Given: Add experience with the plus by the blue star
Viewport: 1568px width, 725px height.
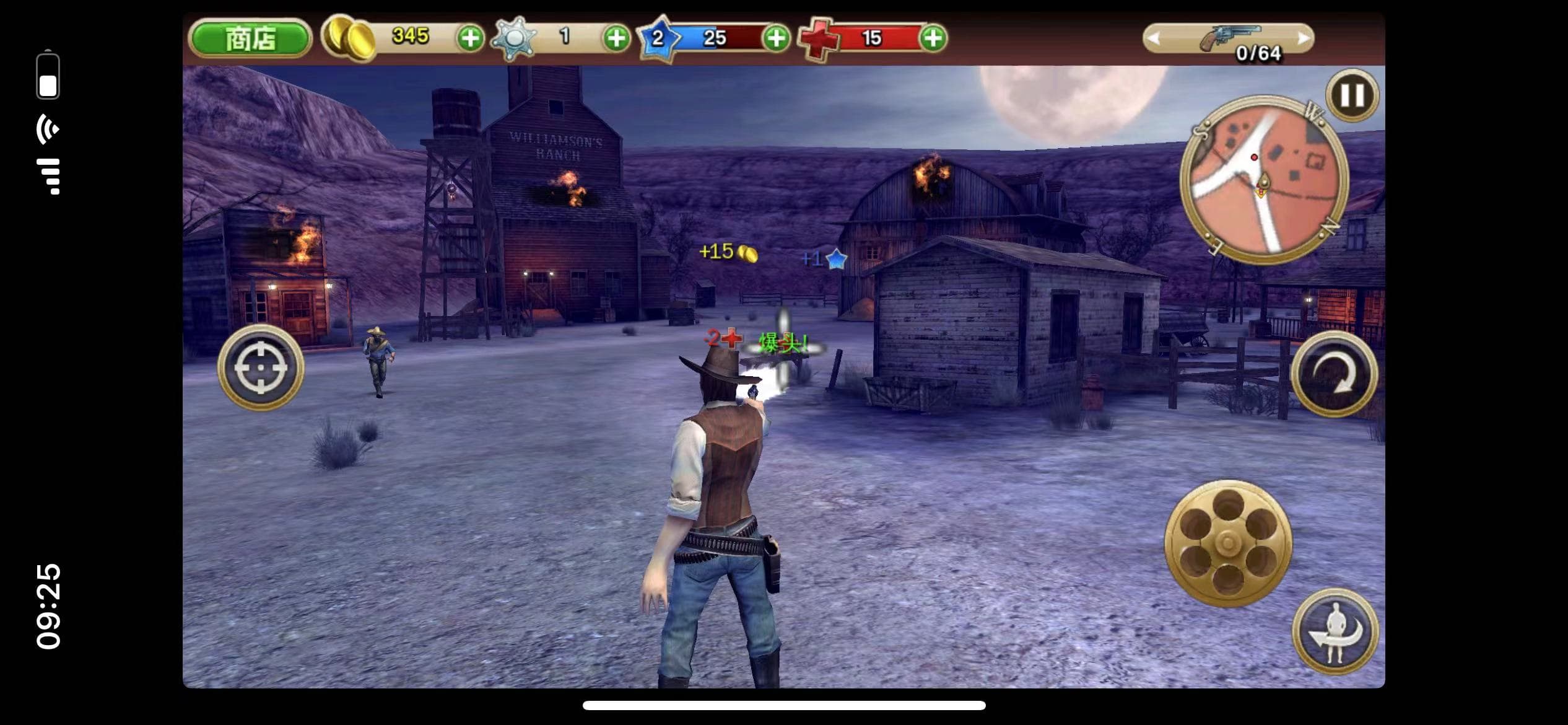Looking at the screenshot, I should pyautogui.click(x=776, y=38).
